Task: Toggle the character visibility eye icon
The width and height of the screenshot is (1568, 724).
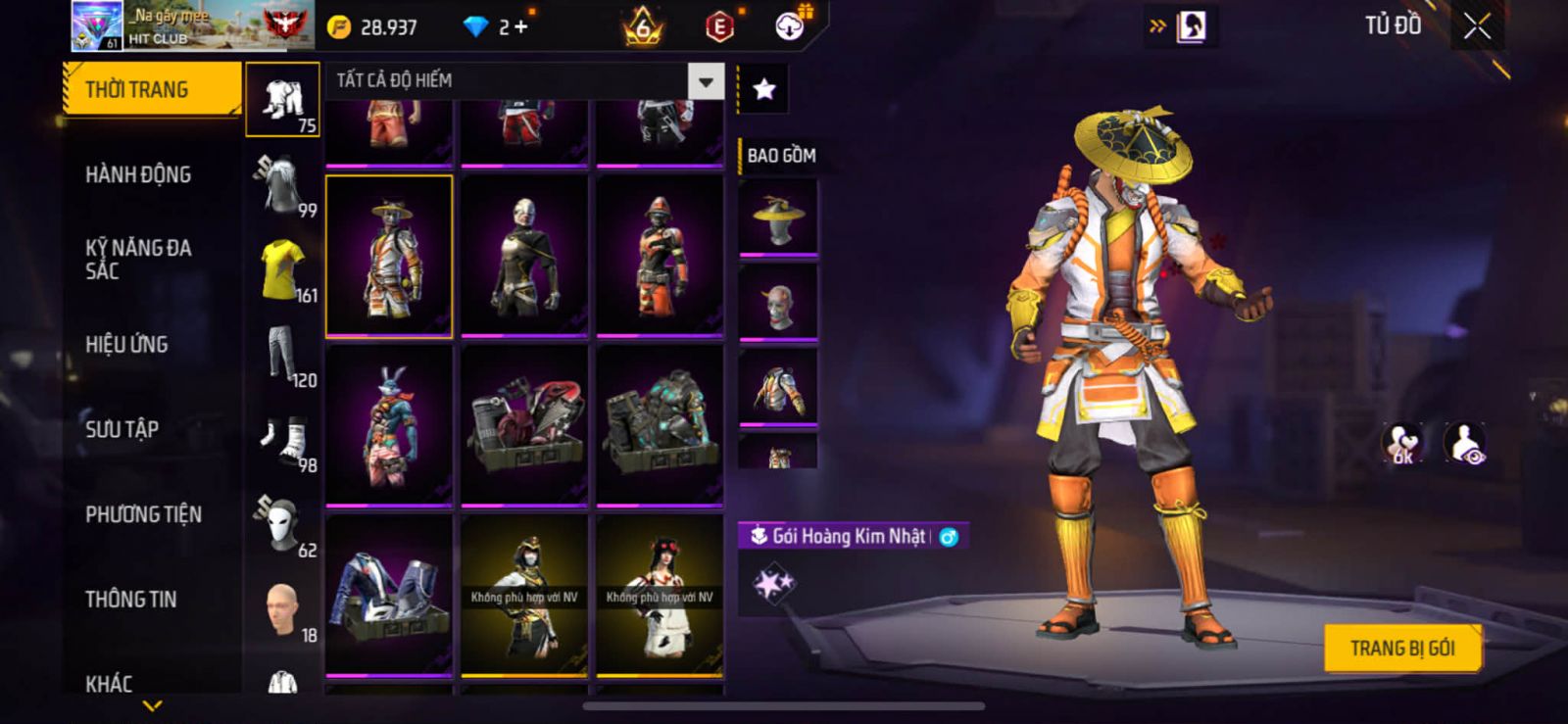Action: (1465, 443)
